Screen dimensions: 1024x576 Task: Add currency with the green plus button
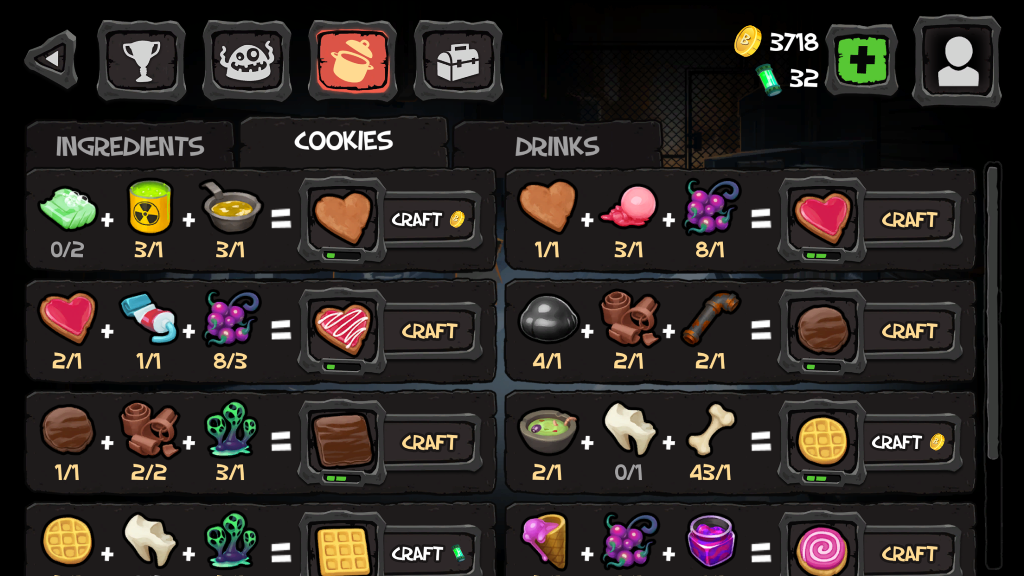tap(861, 60)
